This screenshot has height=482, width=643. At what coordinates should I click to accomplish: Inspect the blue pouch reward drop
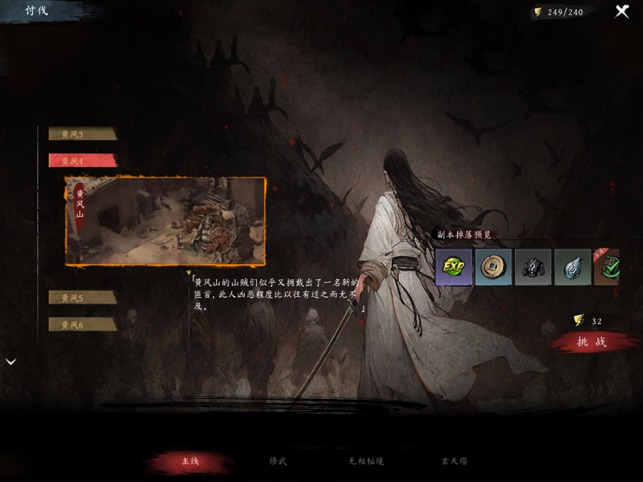click(x=572, y=267)
